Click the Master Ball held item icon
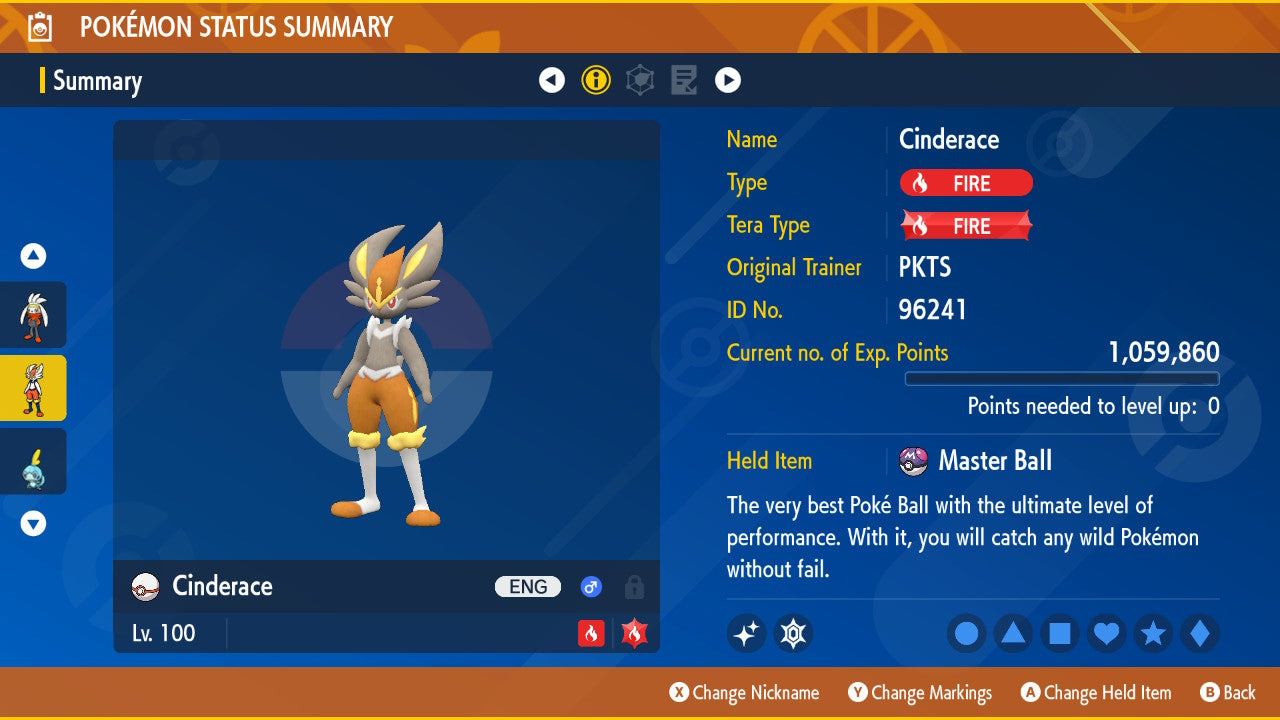 pyautogui.click(x=915, y=460)
